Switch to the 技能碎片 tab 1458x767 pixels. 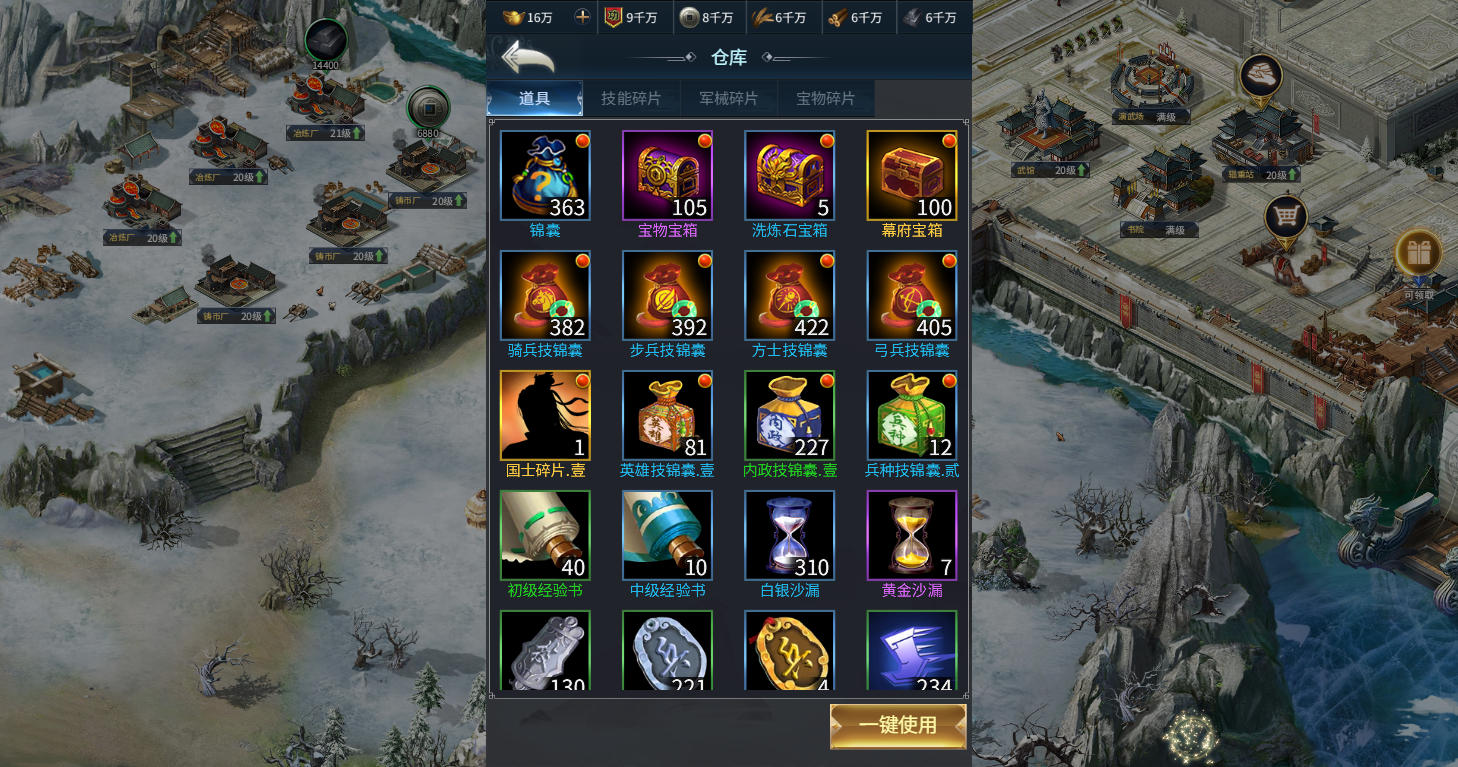[x=631, y=98]
